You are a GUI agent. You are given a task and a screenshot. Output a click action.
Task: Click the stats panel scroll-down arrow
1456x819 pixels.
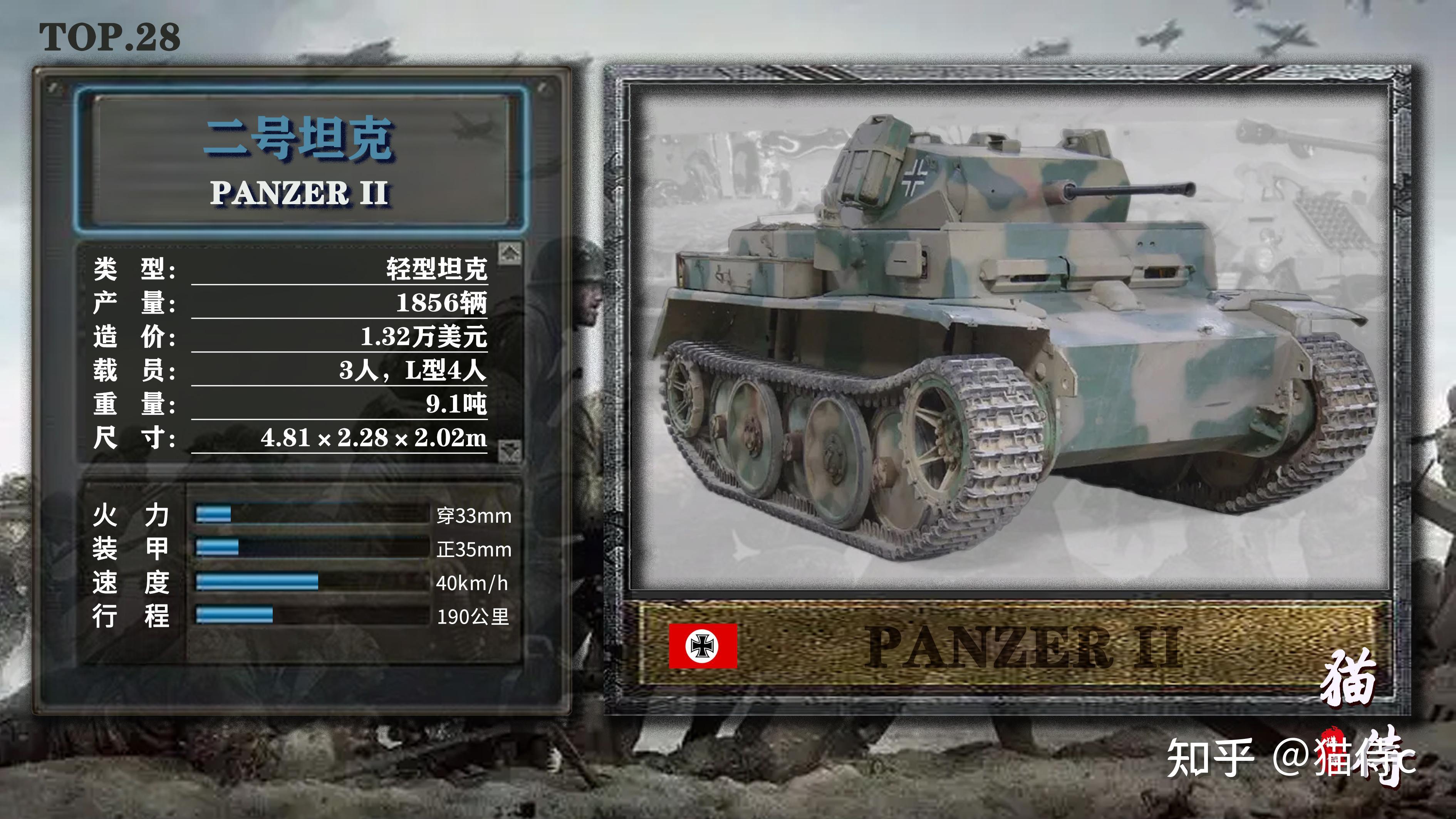pyautogui.click(x=509, y=450)
